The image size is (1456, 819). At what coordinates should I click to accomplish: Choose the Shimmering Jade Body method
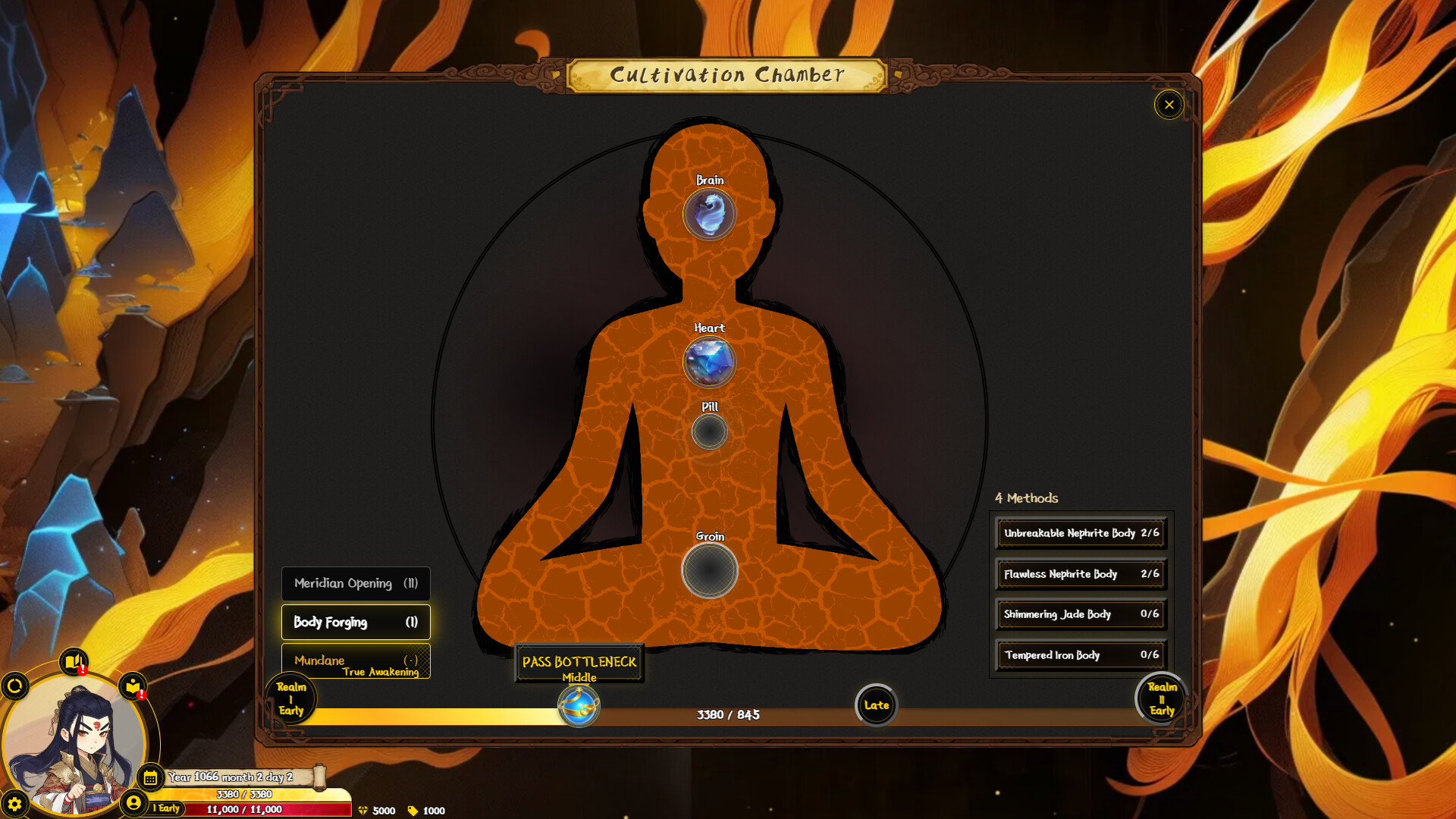tap(1081, 614)
